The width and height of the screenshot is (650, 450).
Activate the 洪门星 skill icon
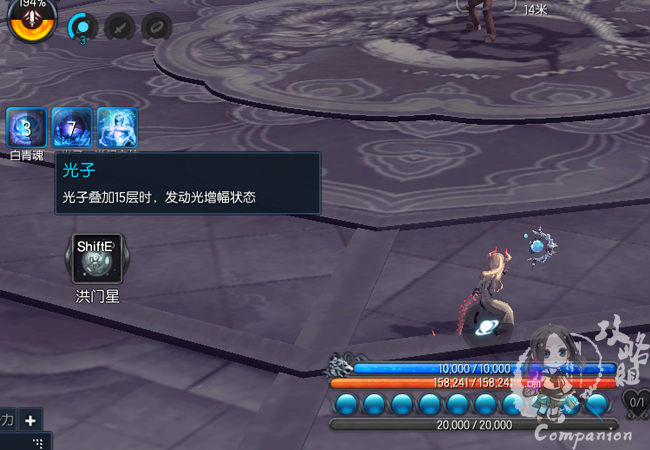point(97,259)
